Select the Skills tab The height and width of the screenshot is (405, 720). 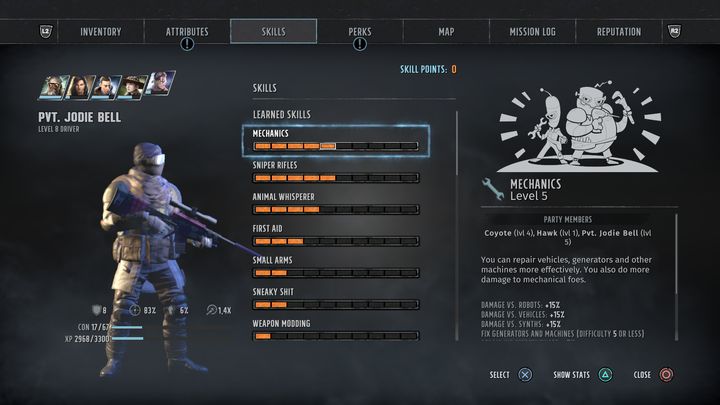pyautogui.click(x=273, y=32)
